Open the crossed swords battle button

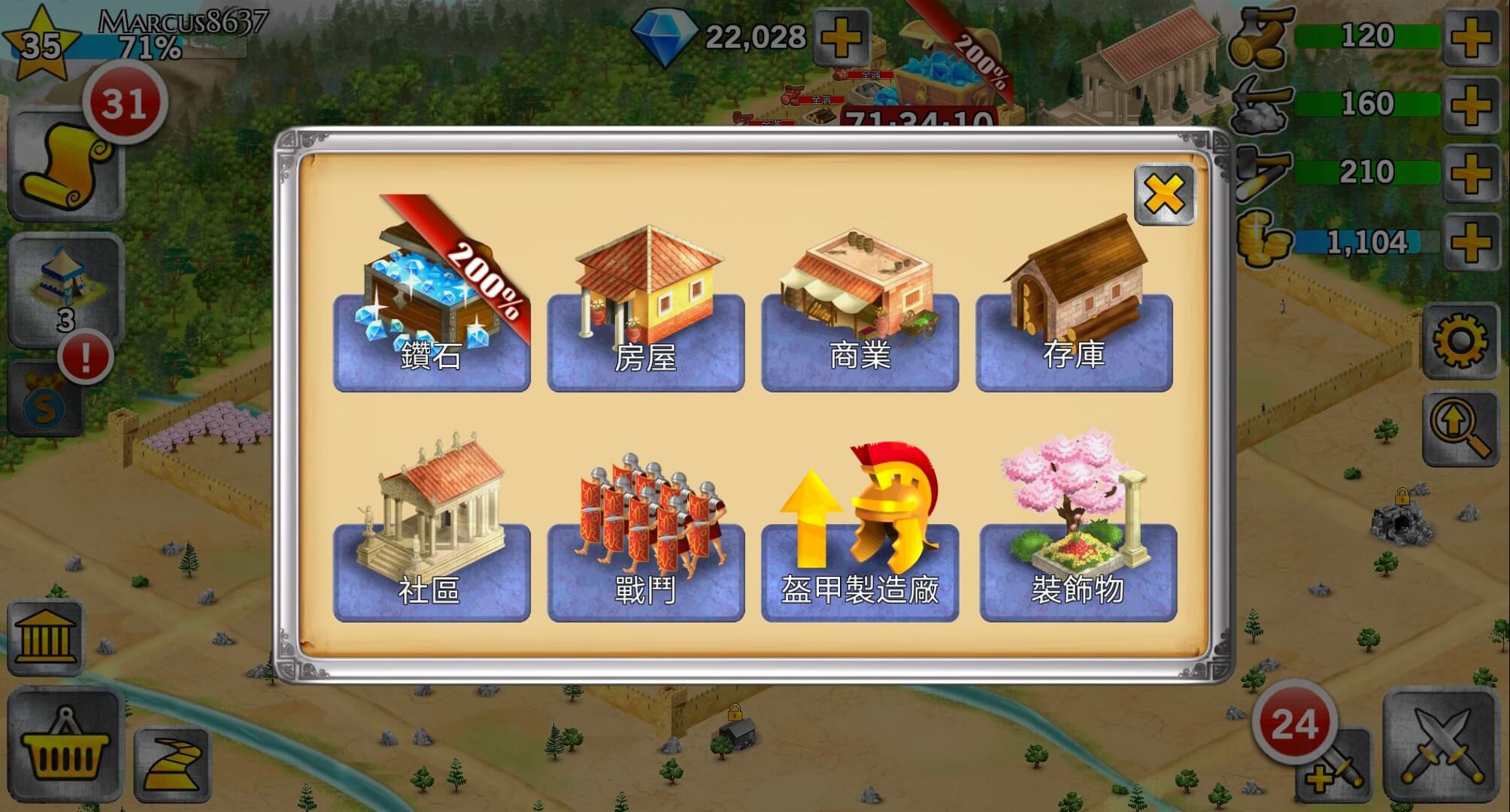tap(1440, 744)
